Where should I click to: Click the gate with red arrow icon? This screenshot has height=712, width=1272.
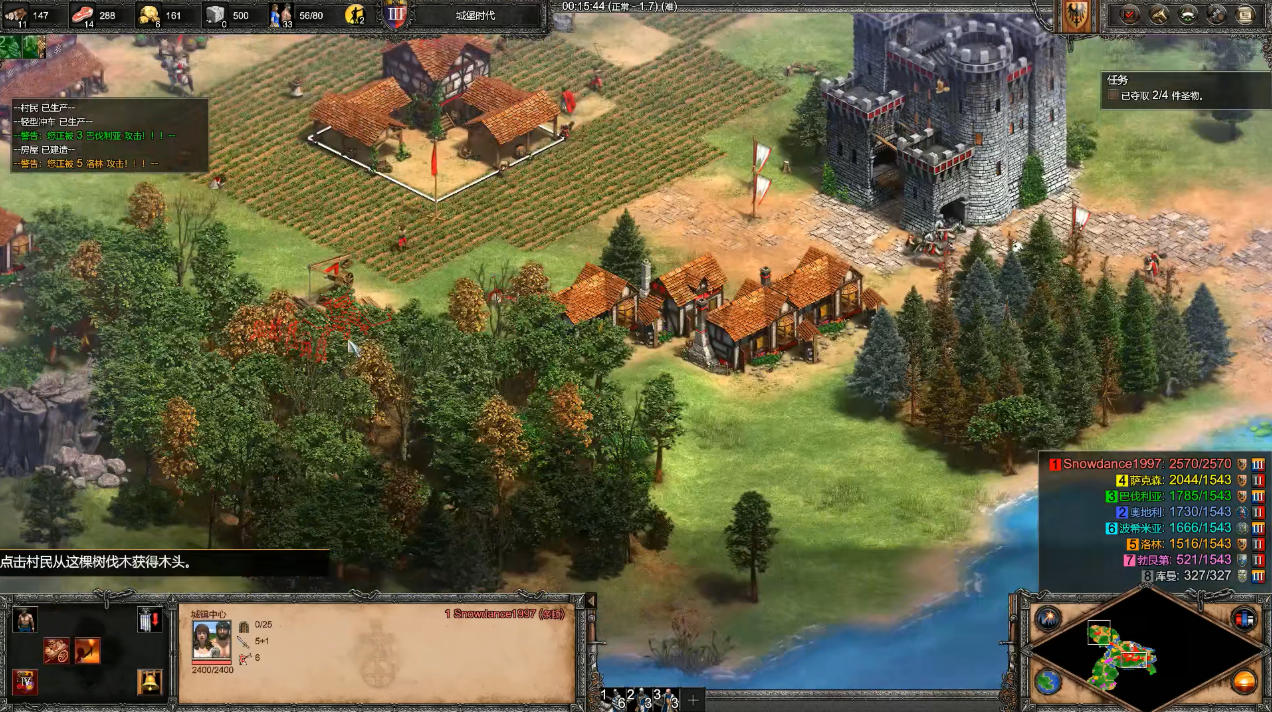point(150,620)
